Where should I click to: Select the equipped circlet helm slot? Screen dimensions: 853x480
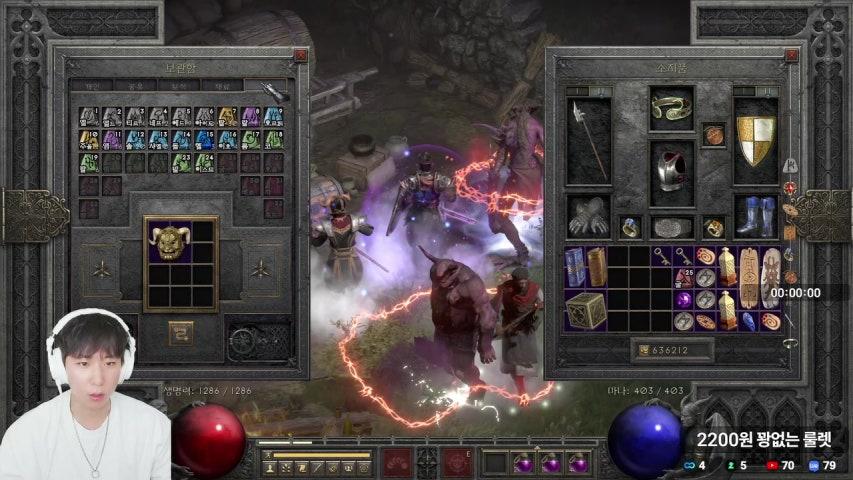[671, 108]
